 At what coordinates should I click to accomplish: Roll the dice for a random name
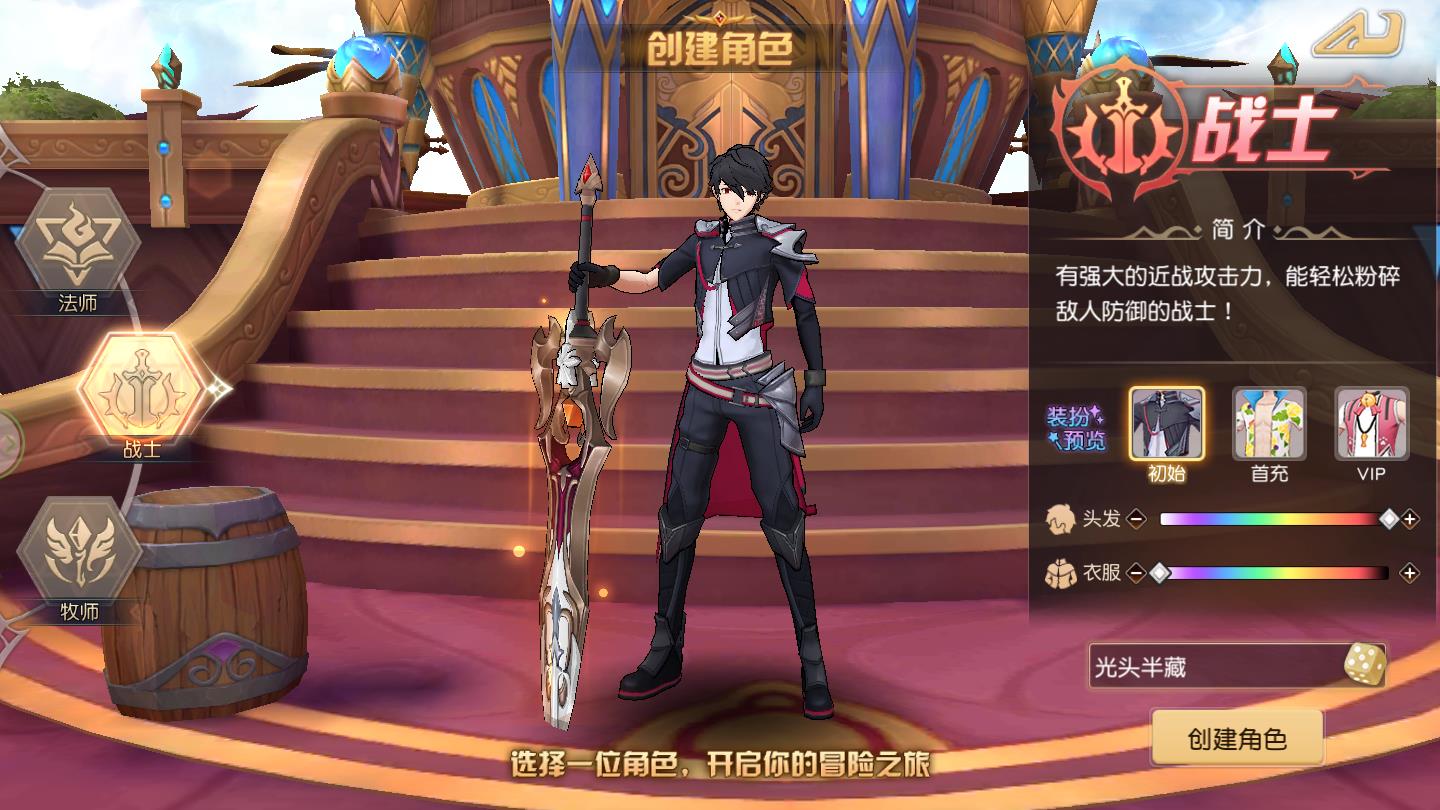coord(1364,665)
